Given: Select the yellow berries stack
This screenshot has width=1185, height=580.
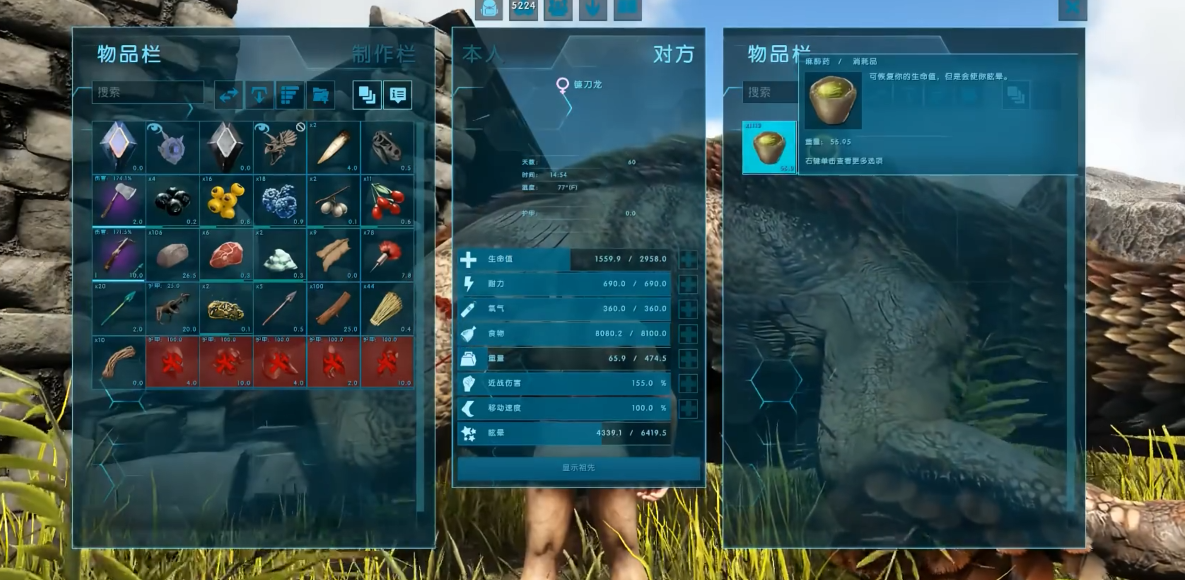Looking at the screenshot, I should (226, 200).
